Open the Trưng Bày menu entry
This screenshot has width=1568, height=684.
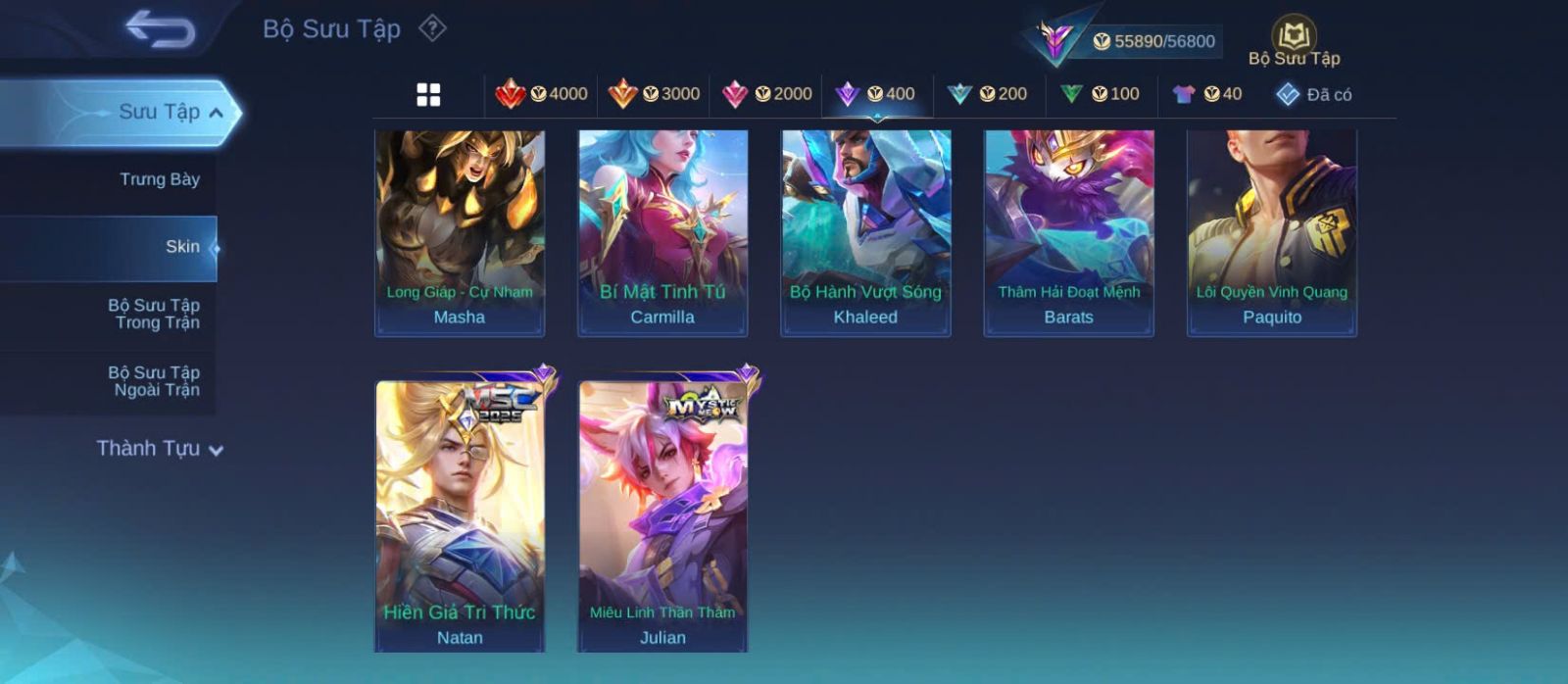click(159, 179)
